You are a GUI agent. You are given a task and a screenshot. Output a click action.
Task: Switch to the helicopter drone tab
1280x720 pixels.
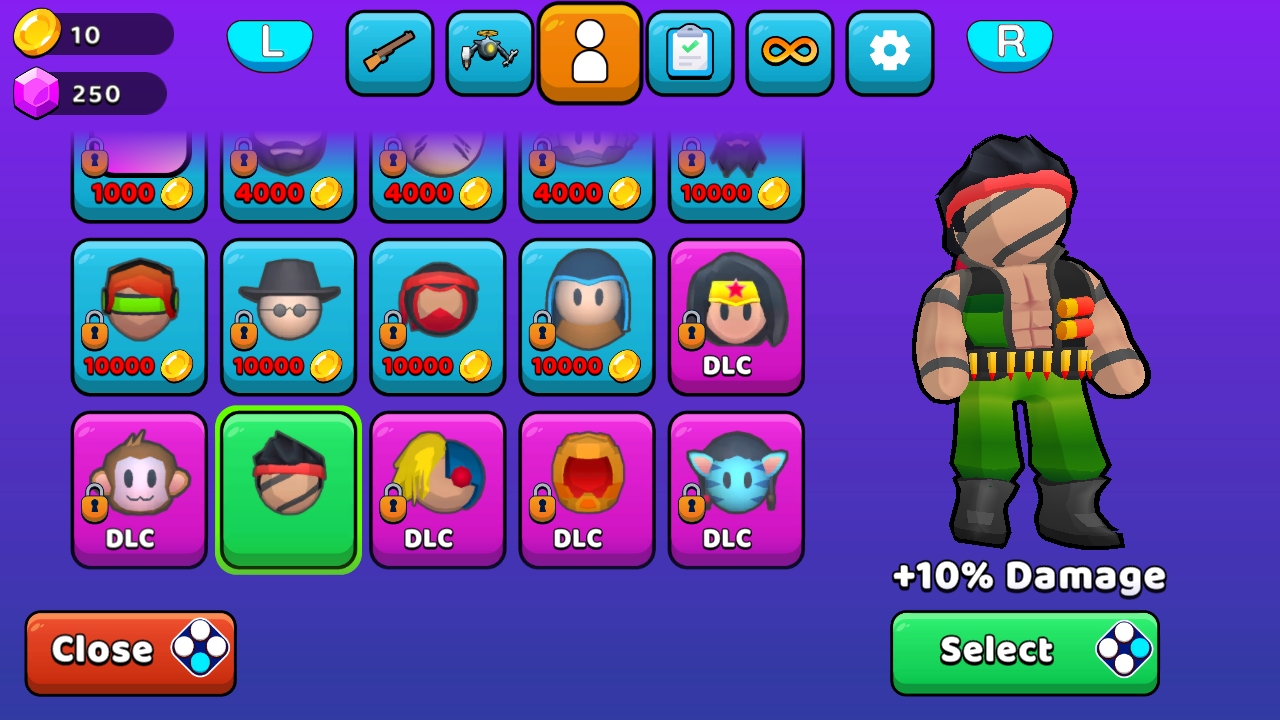(490, 52)
